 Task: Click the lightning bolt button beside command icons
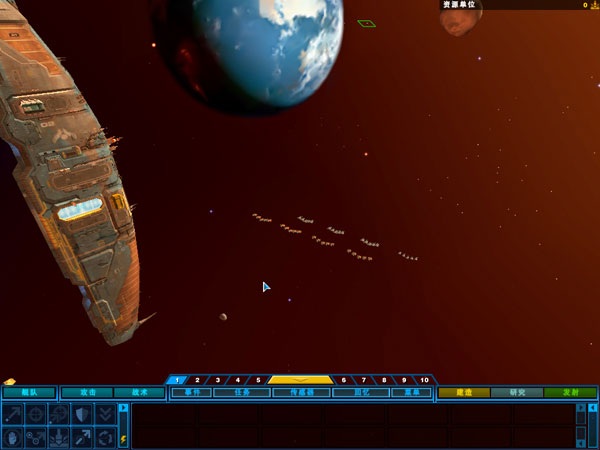tap(124, 439)
